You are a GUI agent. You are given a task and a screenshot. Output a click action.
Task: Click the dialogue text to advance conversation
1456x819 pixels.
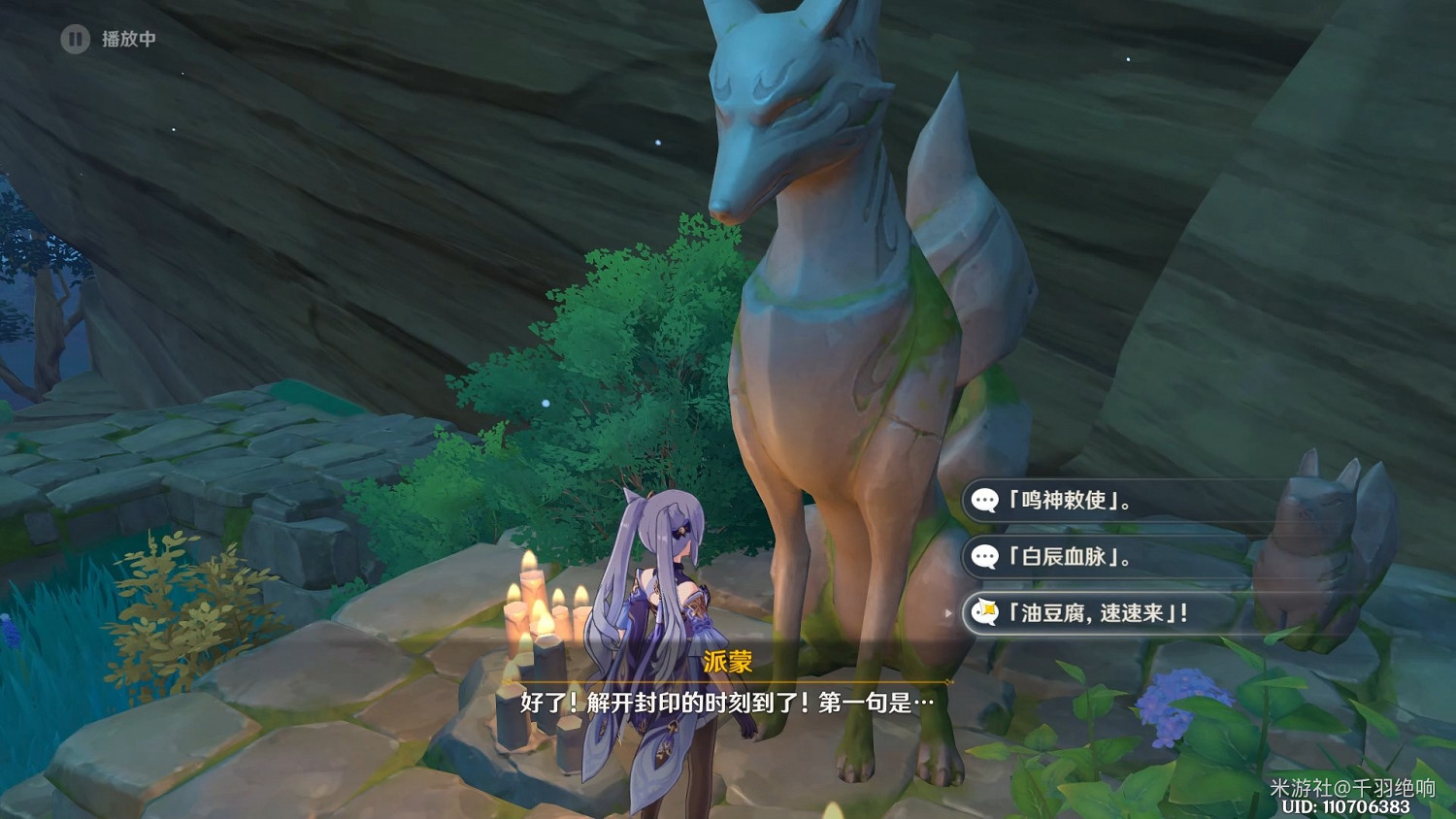click(x=728, y=703)
